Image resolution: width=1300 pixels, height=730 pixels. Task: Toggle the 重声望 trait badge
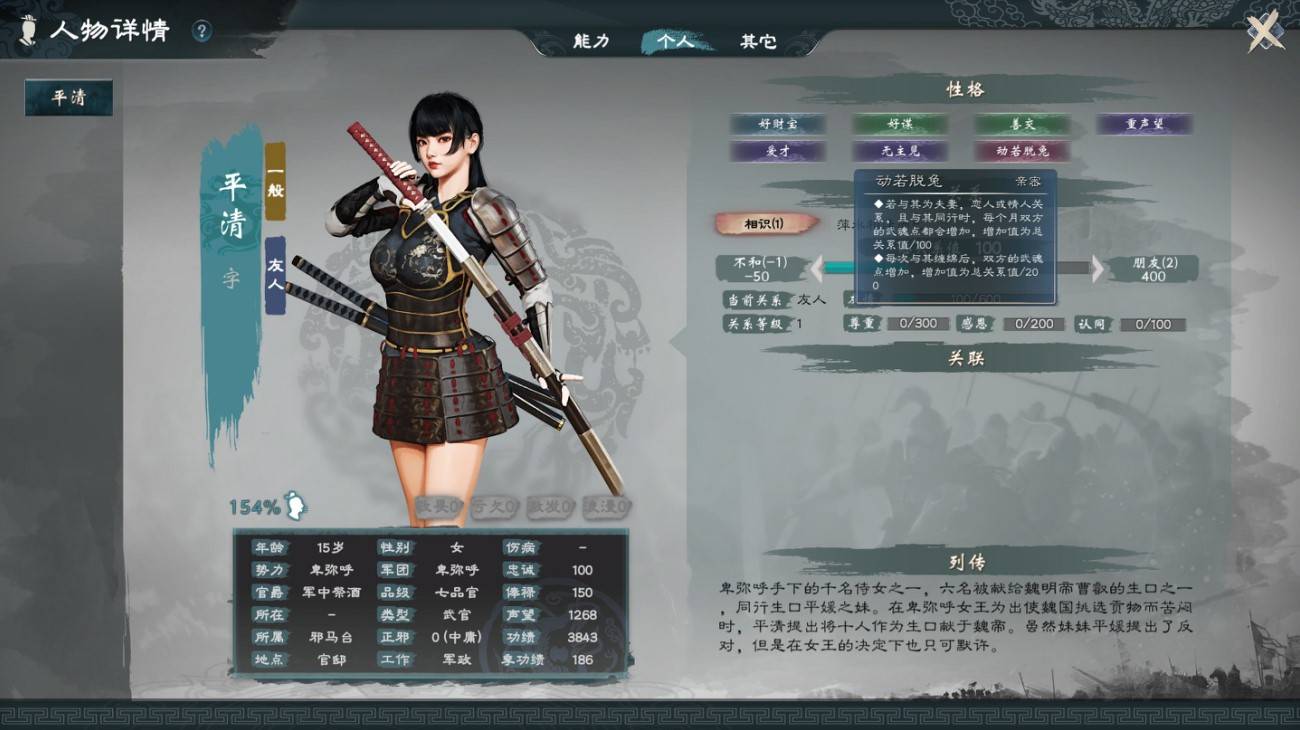click(1144, 125)
